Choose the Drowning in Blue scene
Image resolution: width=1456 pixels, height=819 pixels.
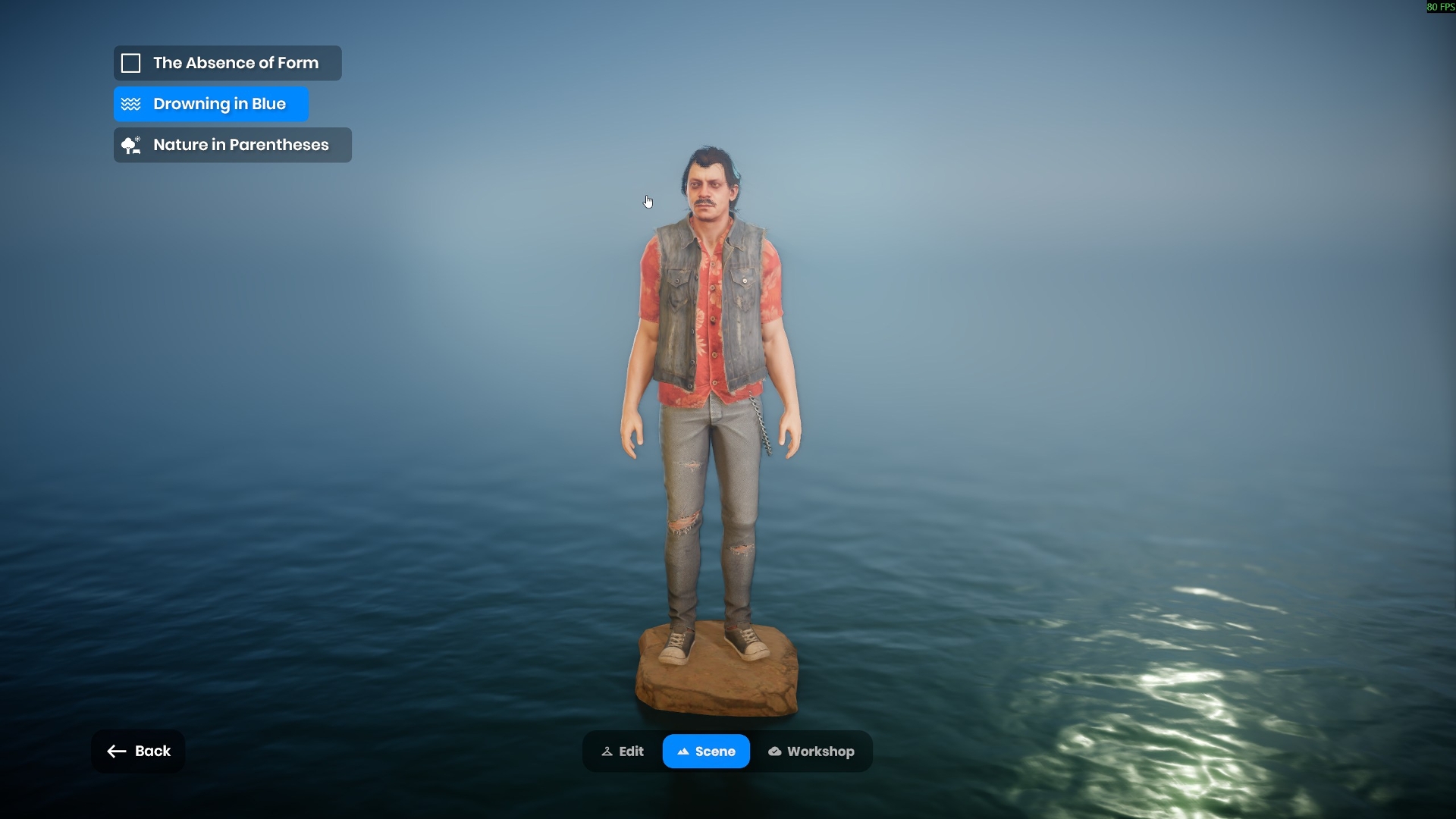point(212,104)
